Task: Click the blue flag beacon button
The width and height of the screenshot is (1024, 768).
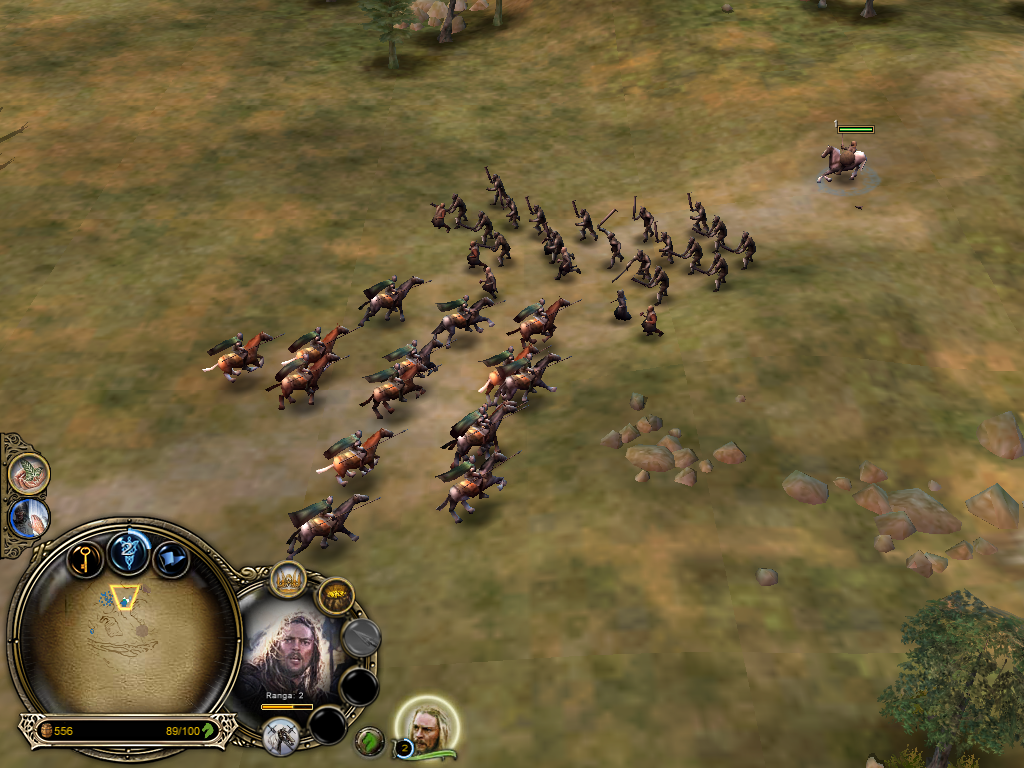Action: click(x=171, y=558)
